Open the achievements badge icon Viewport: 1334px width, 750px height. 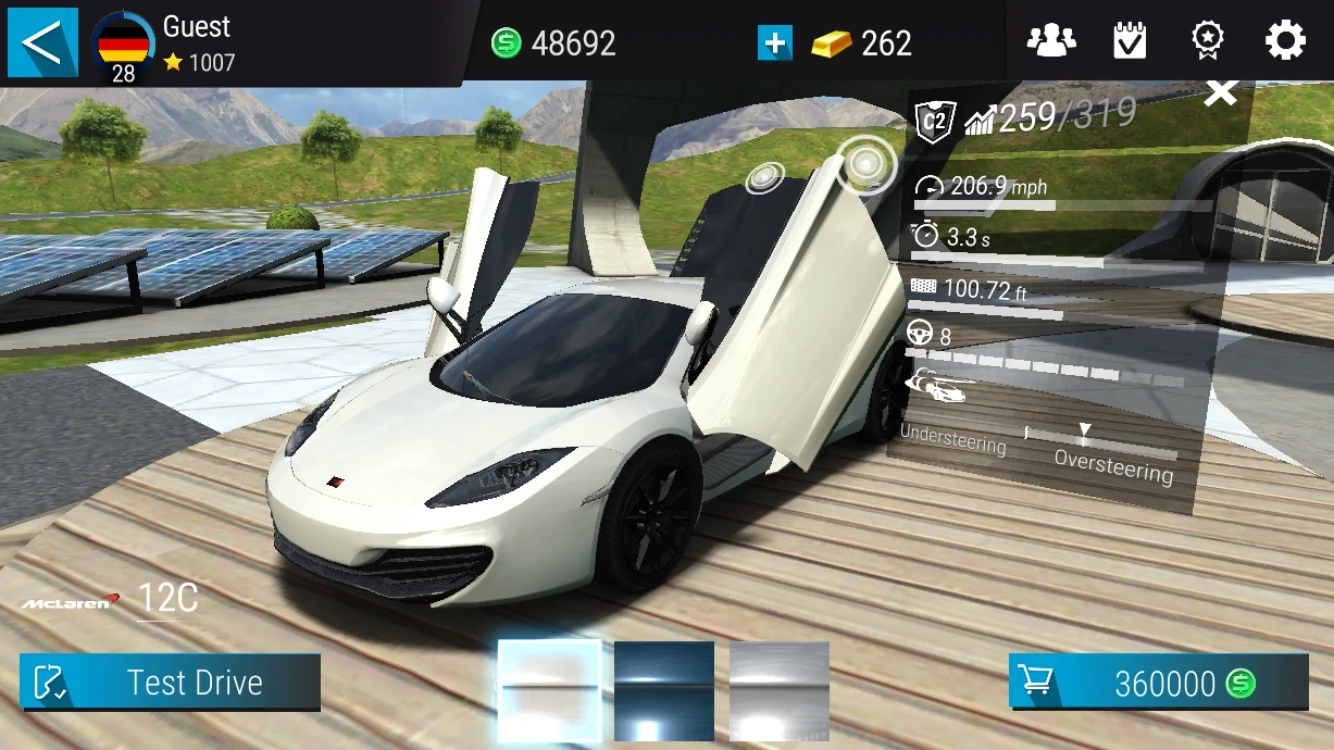(x=1207, y=41)
